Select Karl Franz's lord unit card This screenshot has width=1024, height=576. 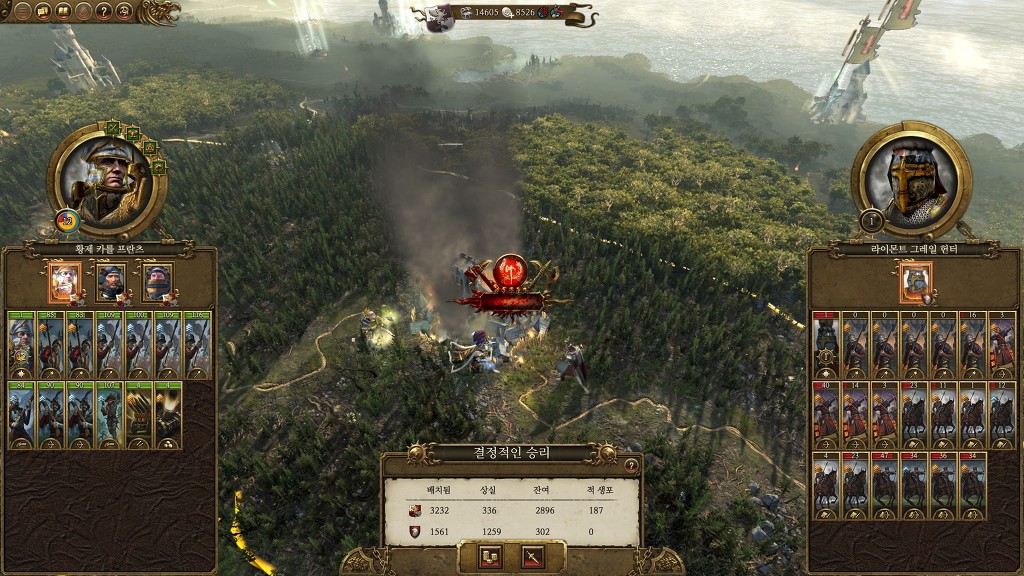pos(22,344)
